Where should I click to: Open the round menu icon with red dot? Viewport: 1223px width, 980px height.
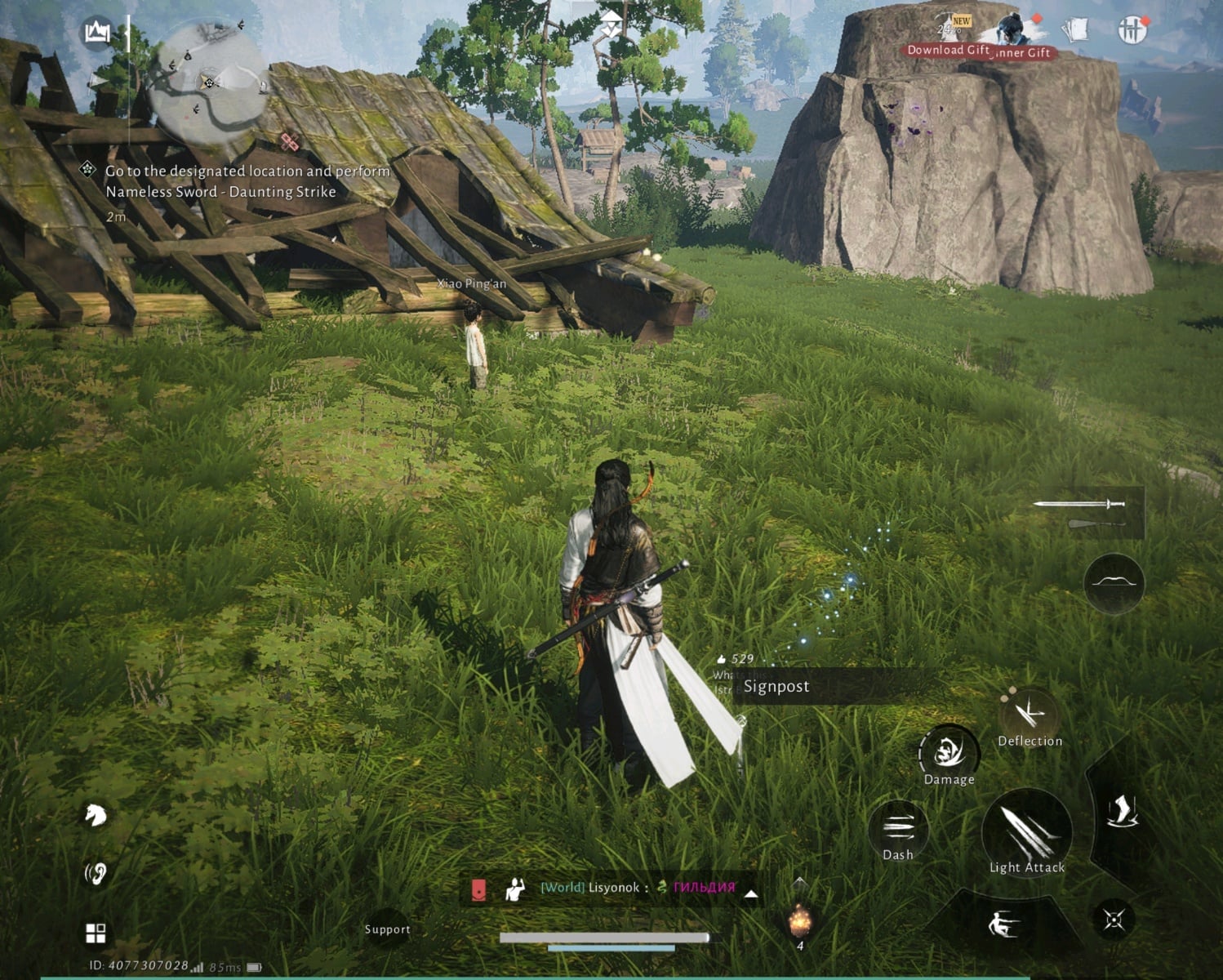[1132, 30]
